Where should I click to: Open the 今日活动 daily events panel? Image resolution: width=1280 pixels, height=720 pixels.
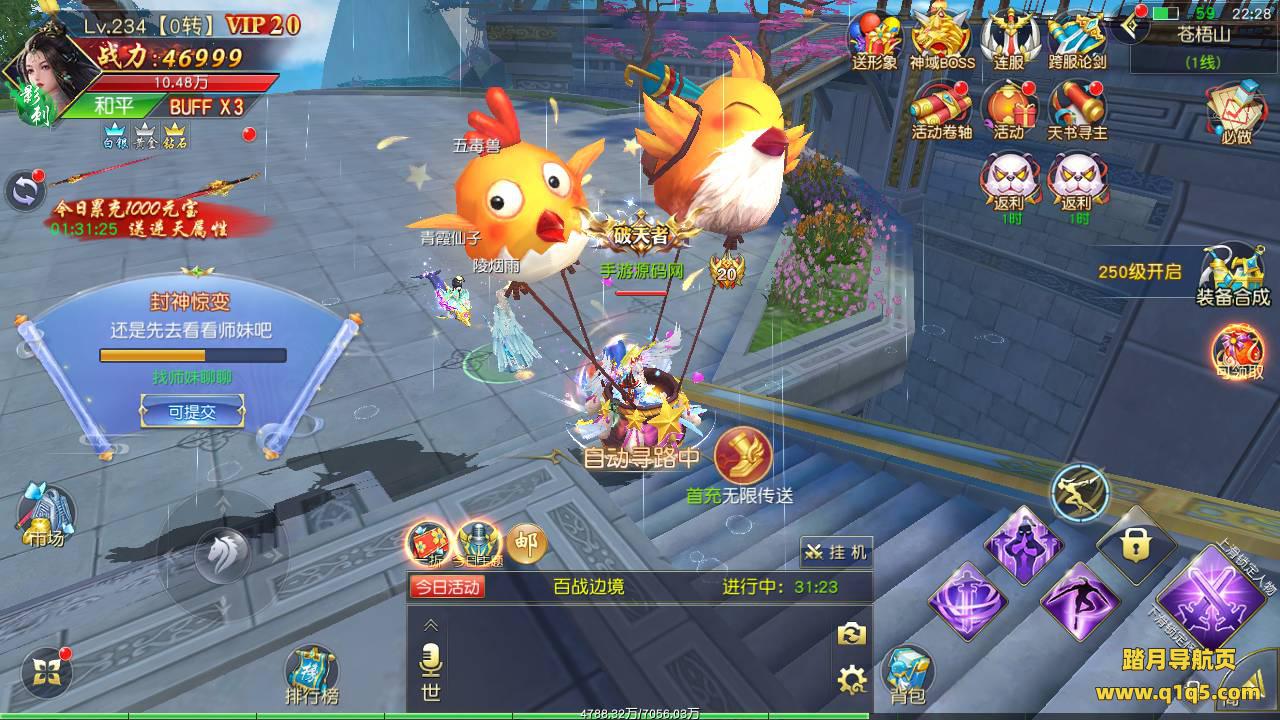point(447,587)
